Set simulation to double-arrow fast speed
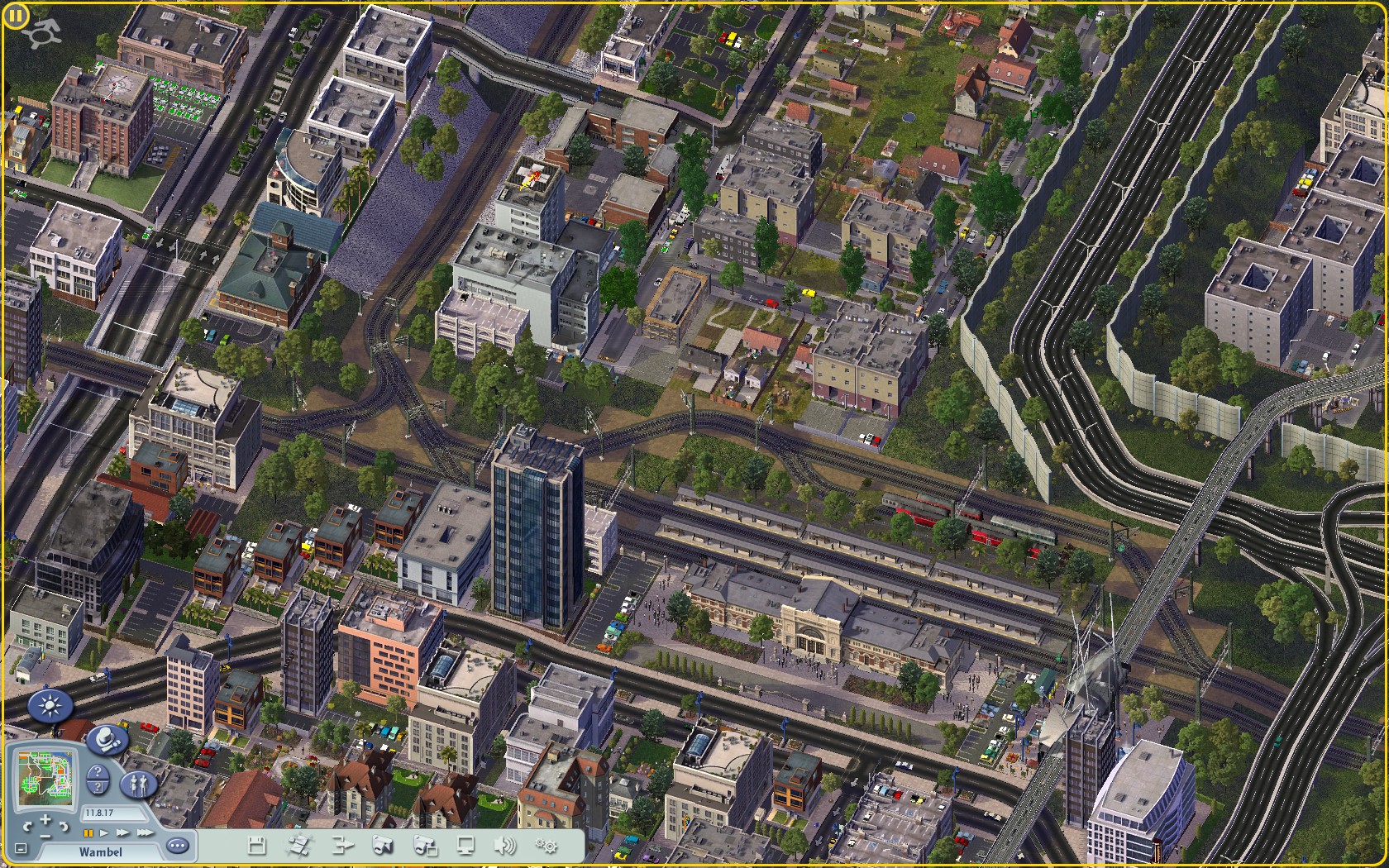The height and width of the screenshot is (868, 1389). point(123,833)
